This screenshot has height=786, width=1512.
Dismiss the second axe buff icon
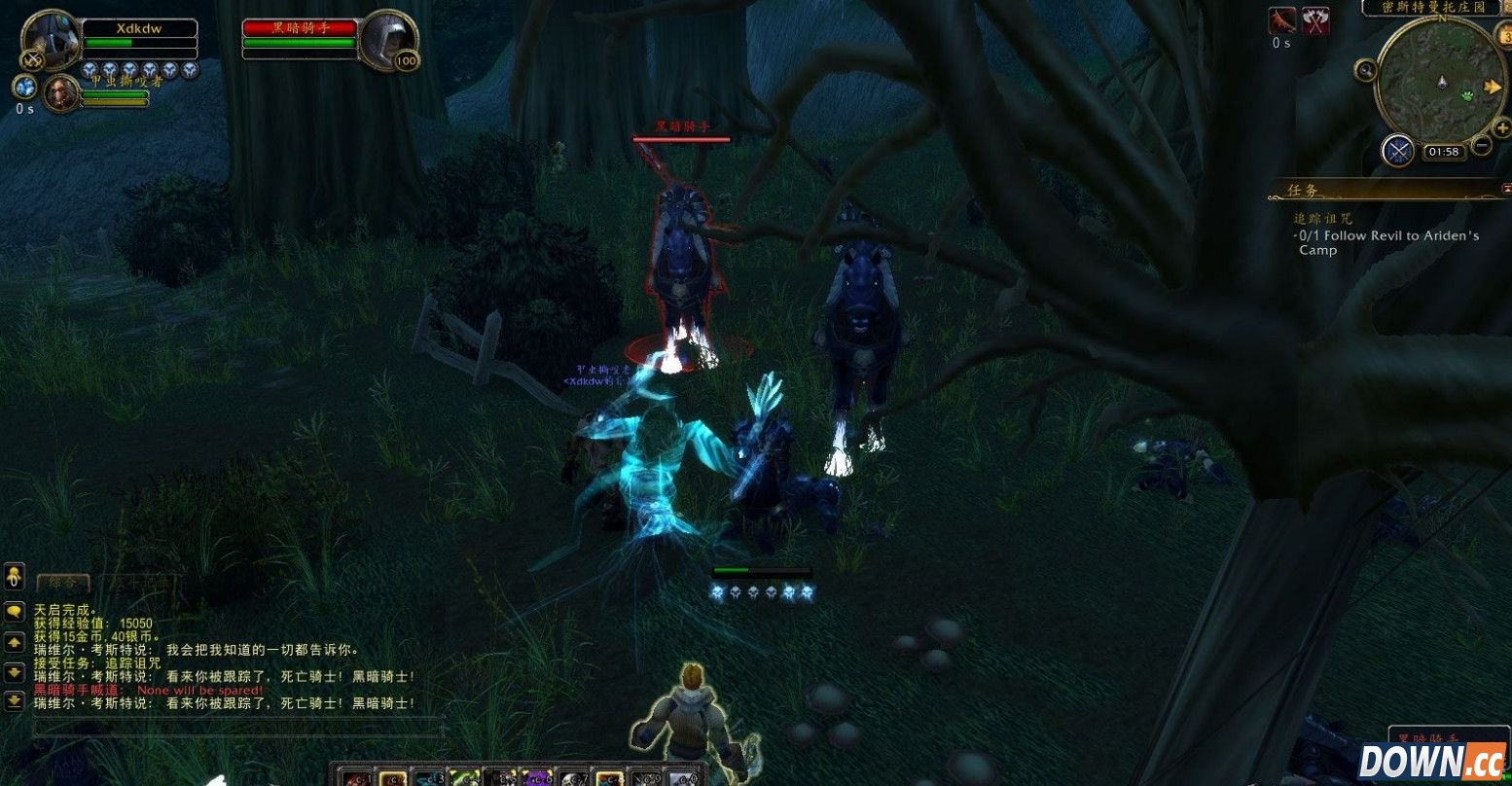(1314, 20)
